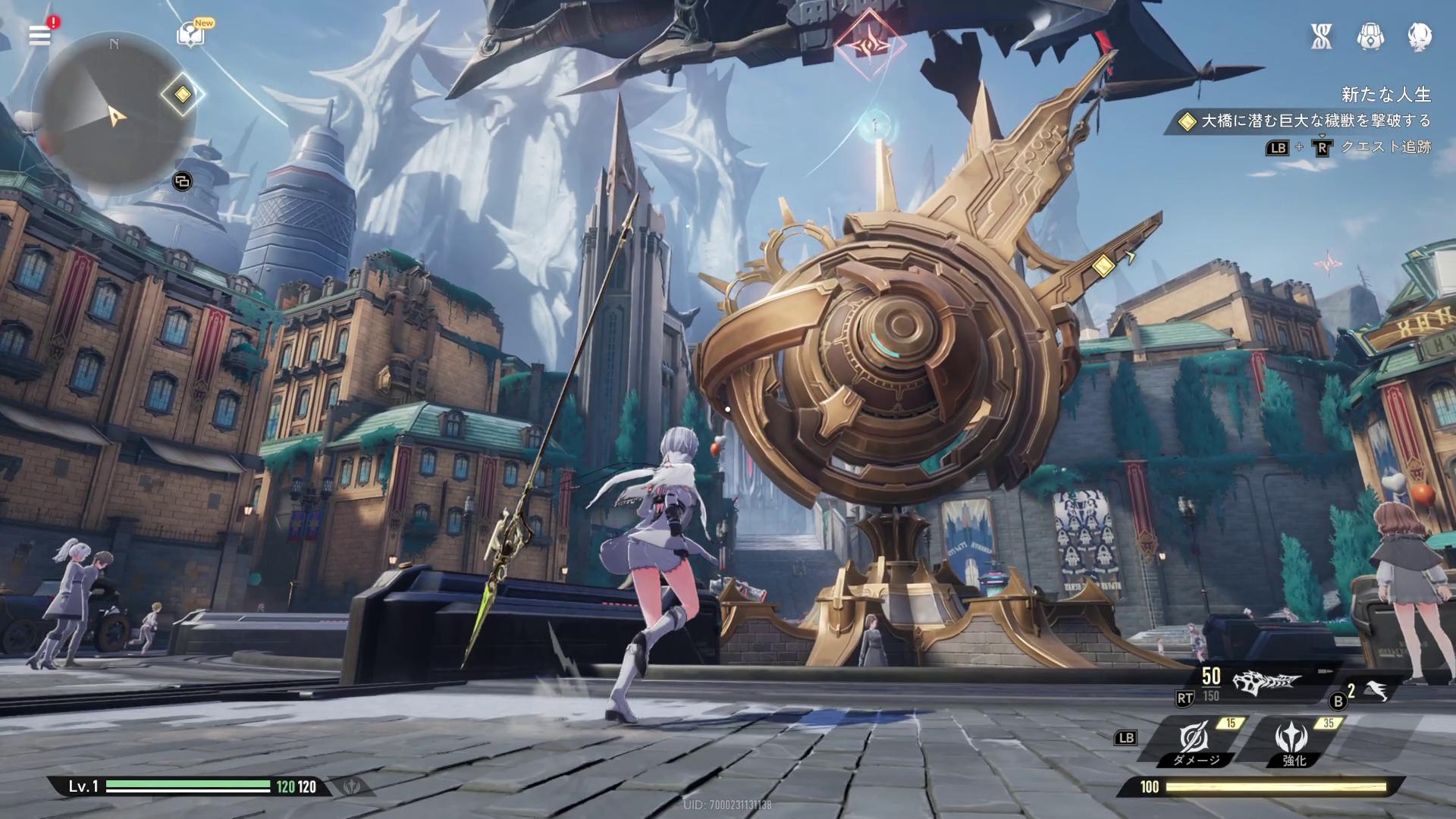Screen dimensions: 1456x819
Task: Activate the 強化 enhancement skill
Action: coord(1293,740)
